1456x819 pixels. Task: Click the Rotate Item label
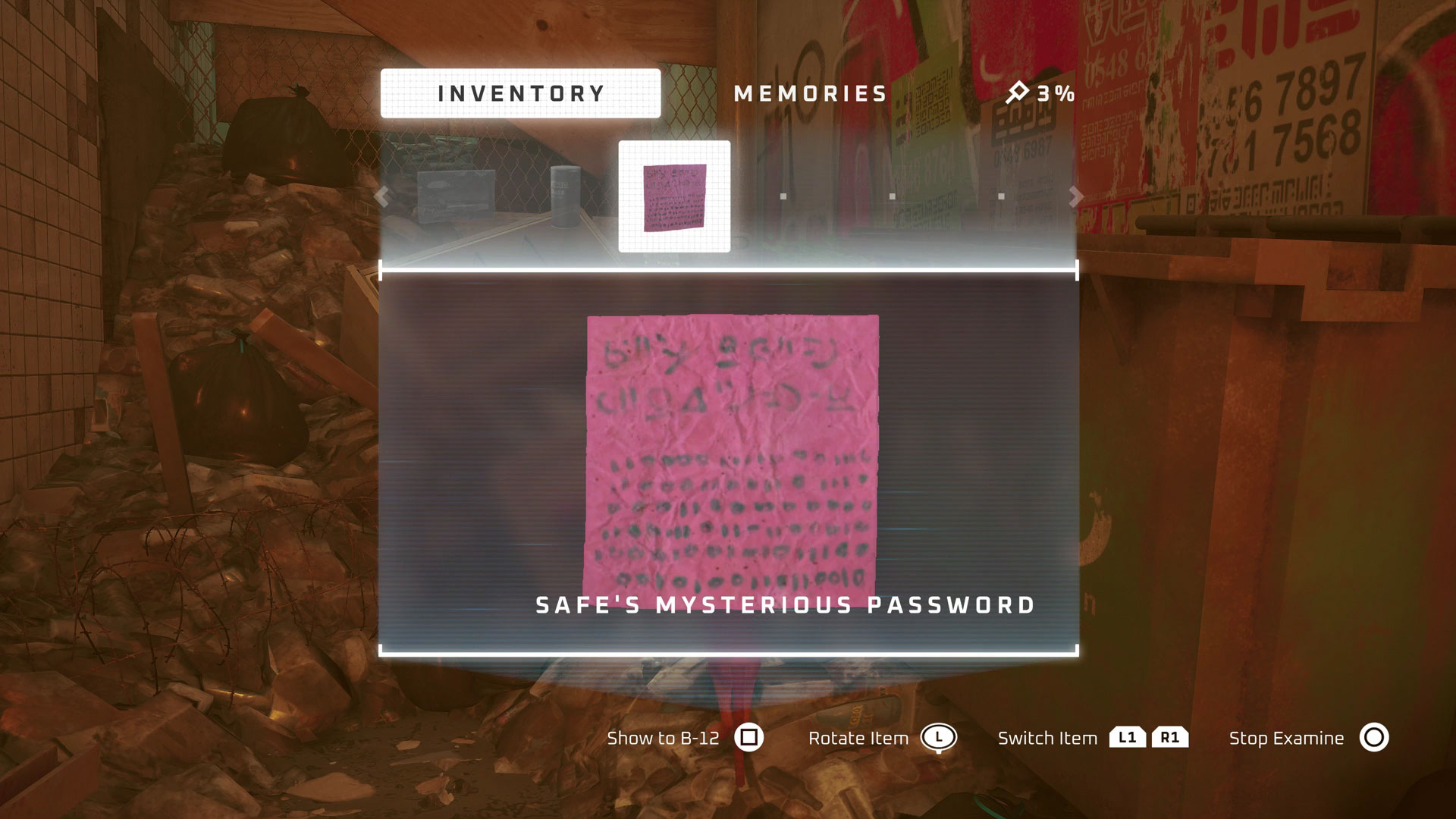point(858,738)
